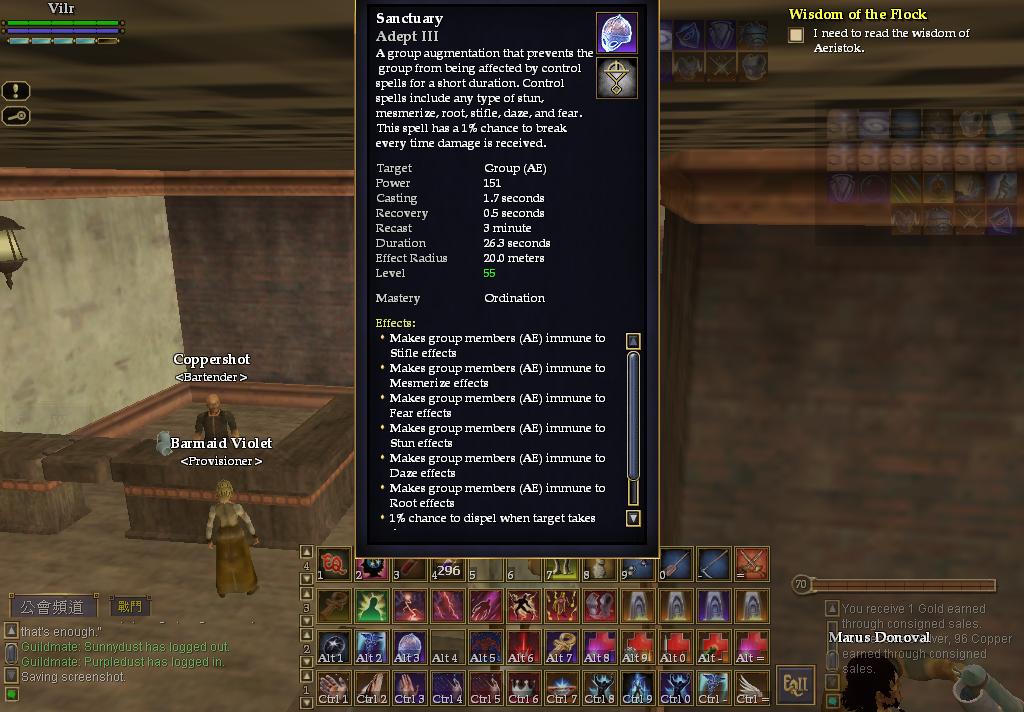This screenshot has height=712, width=1024.
Task: Open the EQII main menu button
Action: pyautogui.click(x=796, y=685)
